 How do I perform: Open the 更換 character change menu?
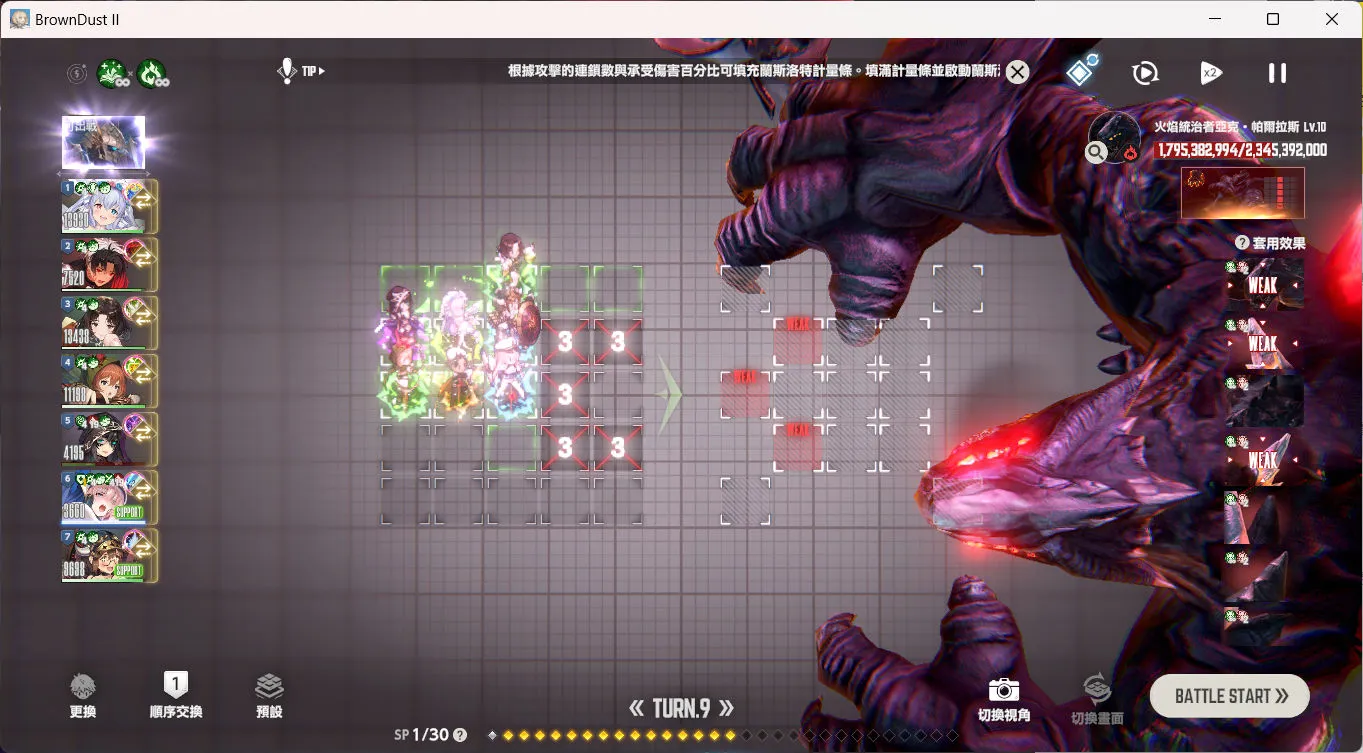pyautogui.click(x=83, y=695)
